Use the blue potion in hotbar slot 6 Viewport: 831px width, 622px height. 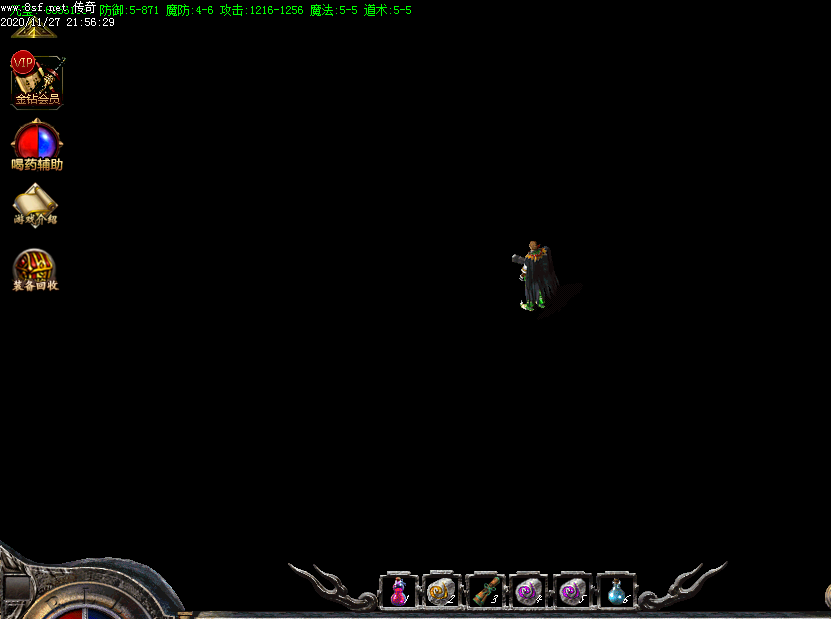coord(616,591)
